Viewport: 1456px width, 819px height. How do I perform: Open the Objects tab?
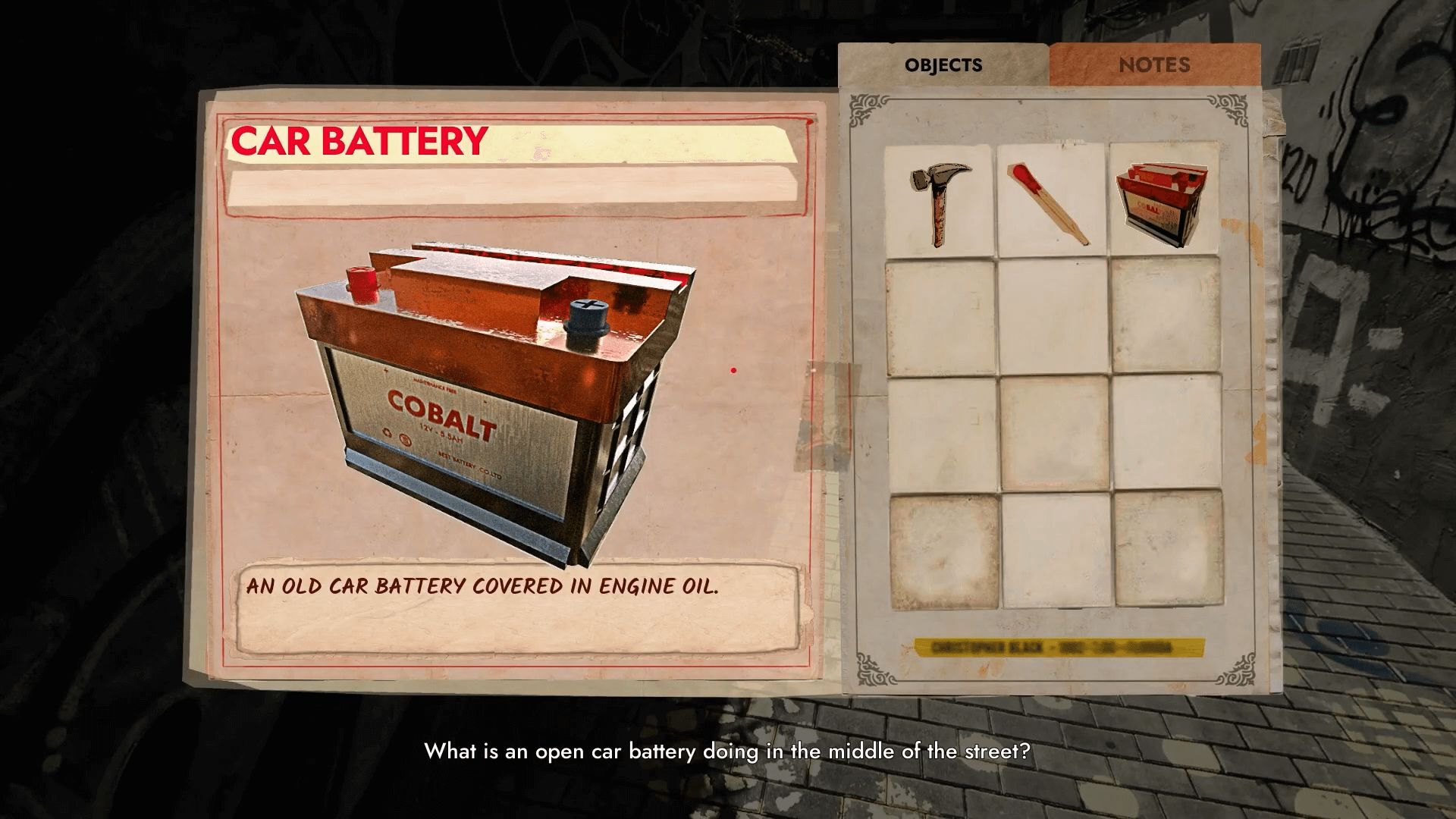pos(943,65)
